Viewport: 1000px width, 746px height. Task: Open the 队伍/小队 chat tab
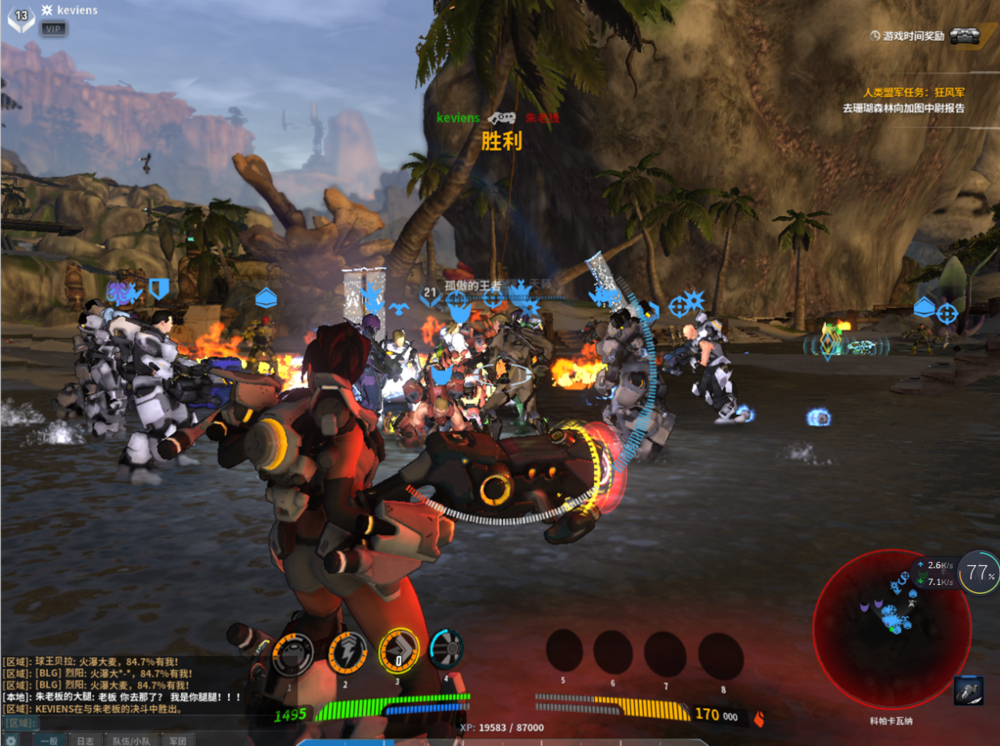pos(130,740)
